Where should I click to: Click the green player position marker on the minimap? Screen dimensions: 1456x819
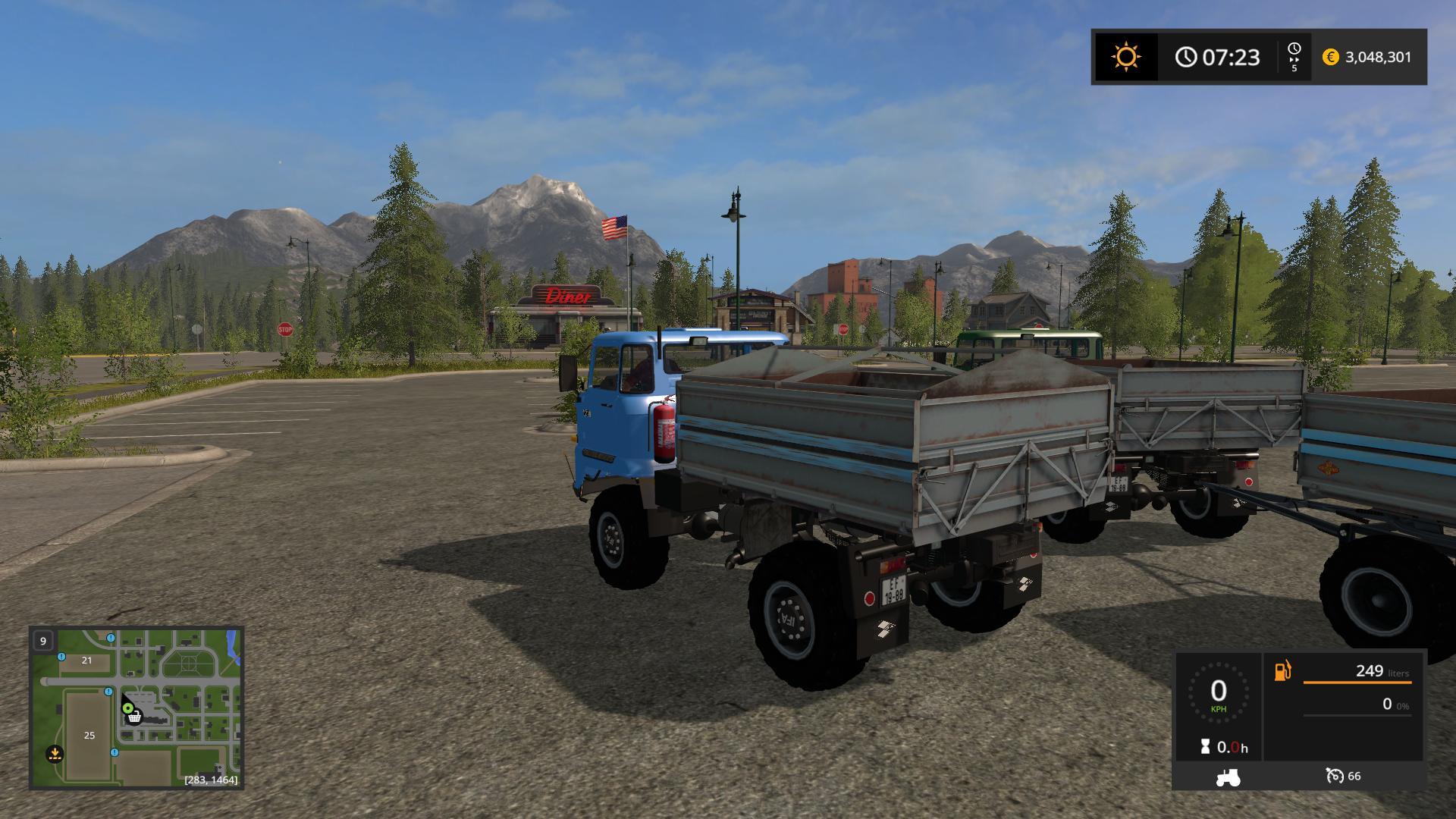(128, 708)
